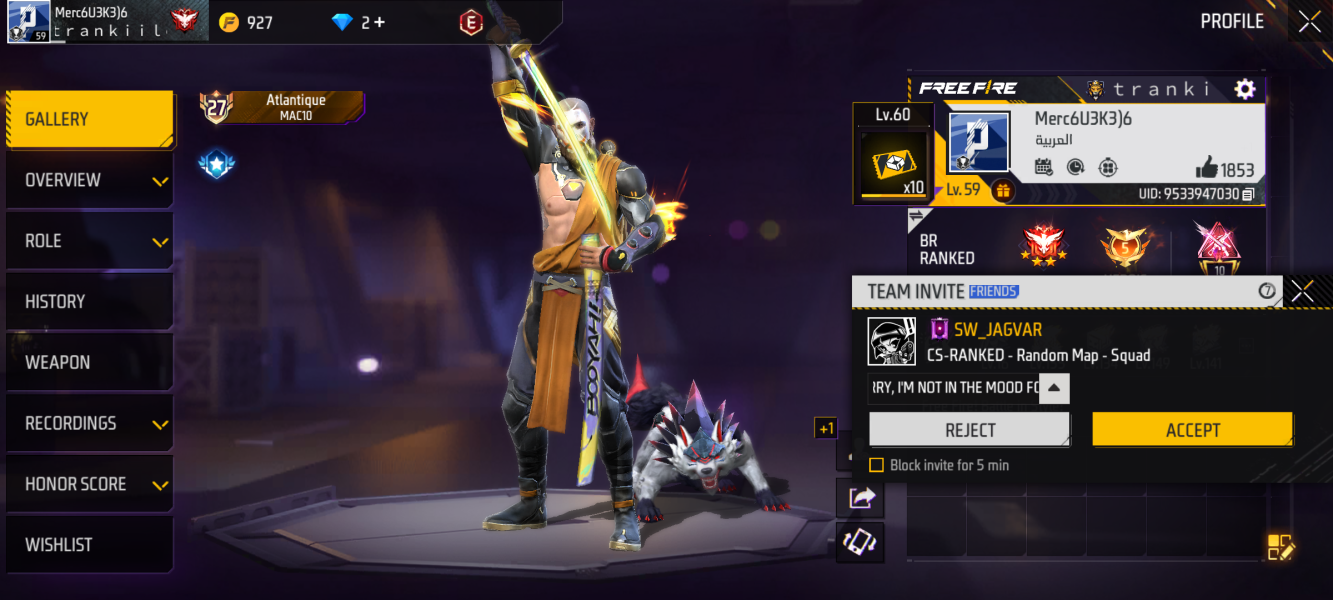Select the Weapon tab
The width and height of the screenshot is (1333, 600).
tap(90, 363)
